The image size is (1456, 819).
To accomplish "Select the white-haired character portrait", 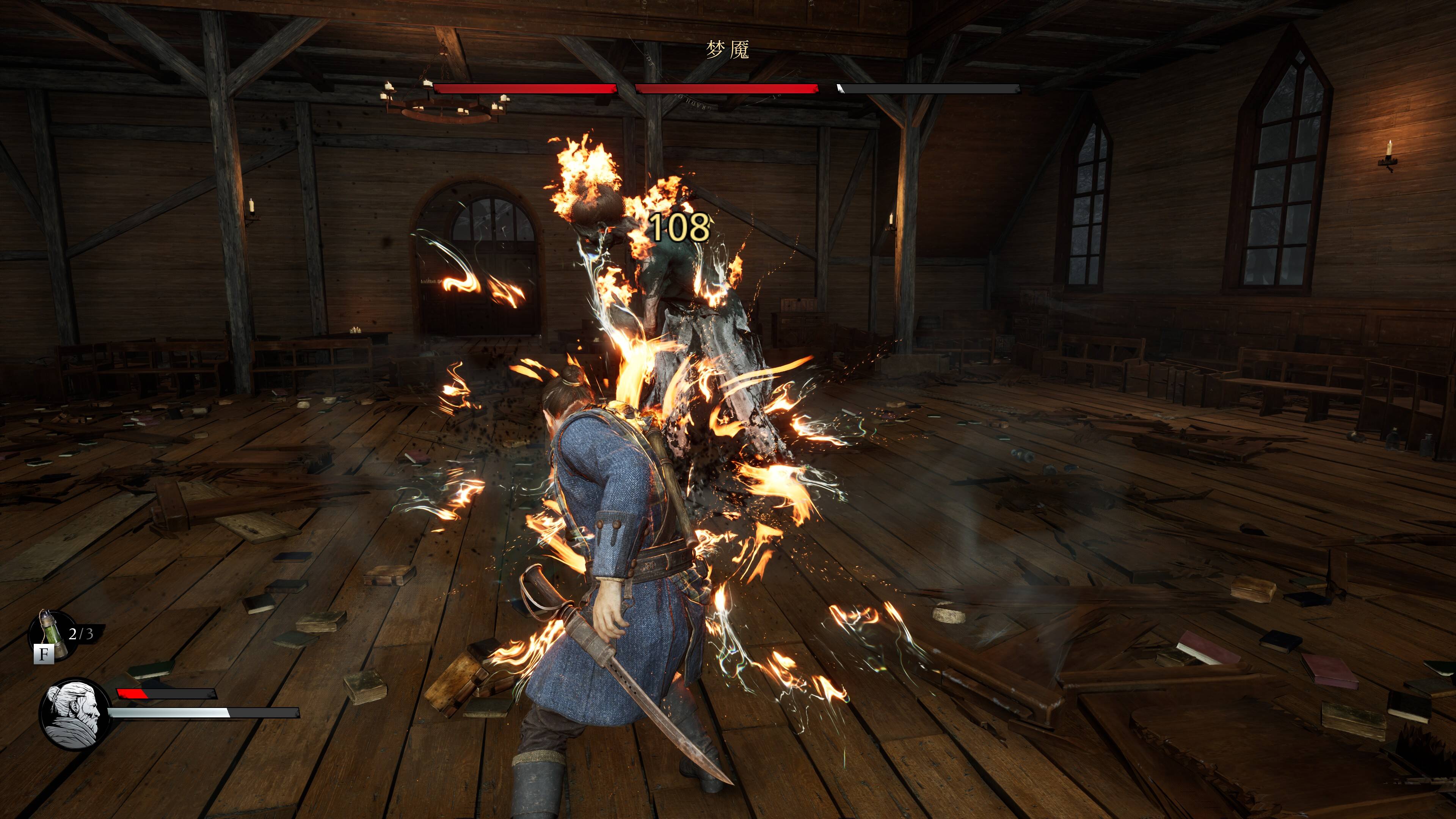I will click(74, 714).
